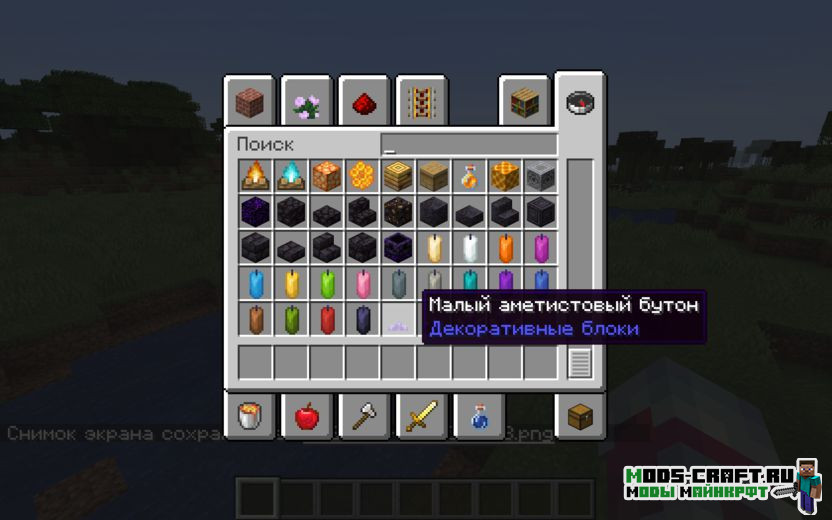Click the item list scrollbar handle
This screenshot has height=520, width=832.
point(580,363)
